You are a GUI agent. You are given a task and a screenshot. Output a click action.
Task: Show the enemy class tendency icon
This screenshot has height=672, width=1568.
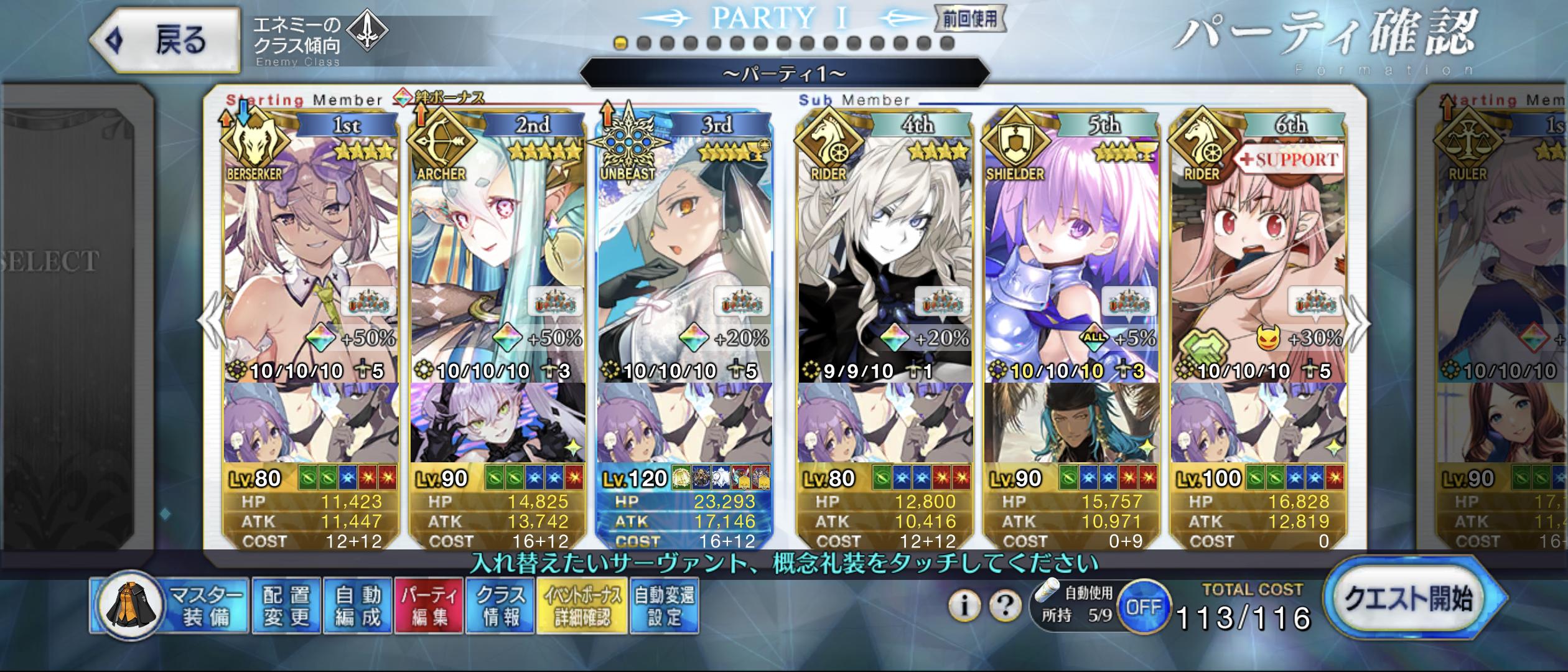click(366, 30)
